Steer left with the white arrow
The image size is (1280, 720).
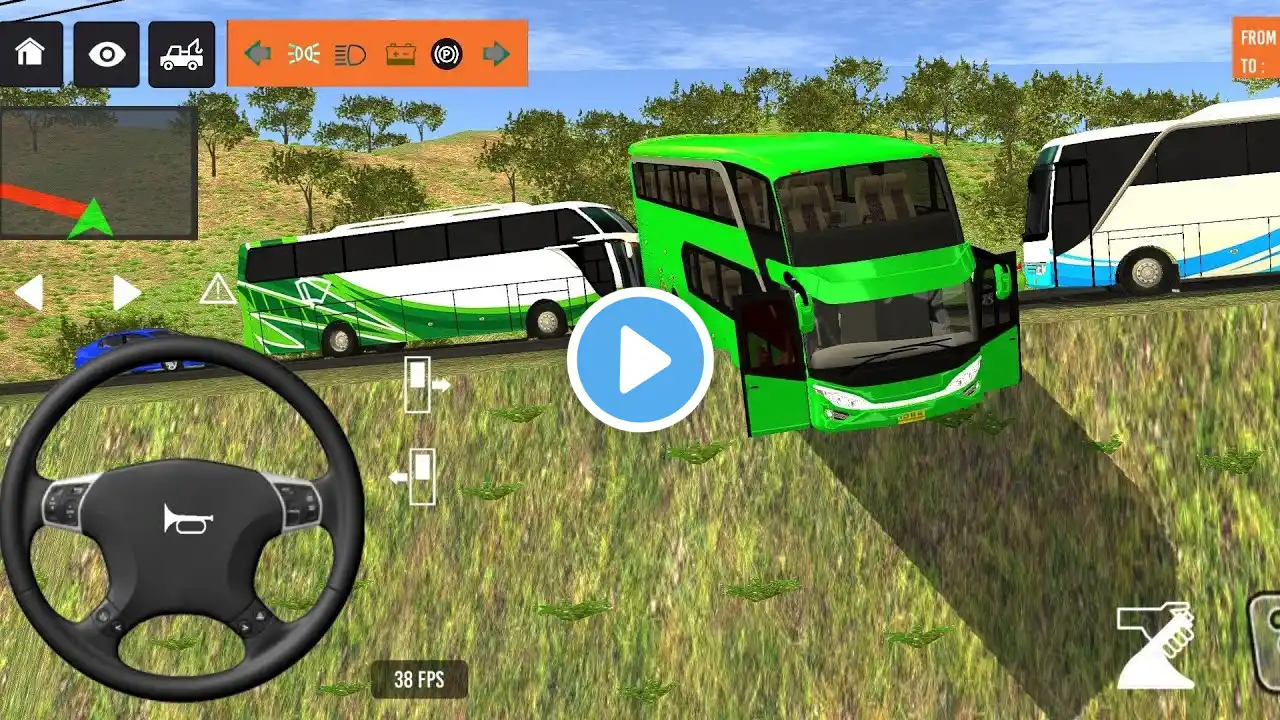(x=29, y=292)
